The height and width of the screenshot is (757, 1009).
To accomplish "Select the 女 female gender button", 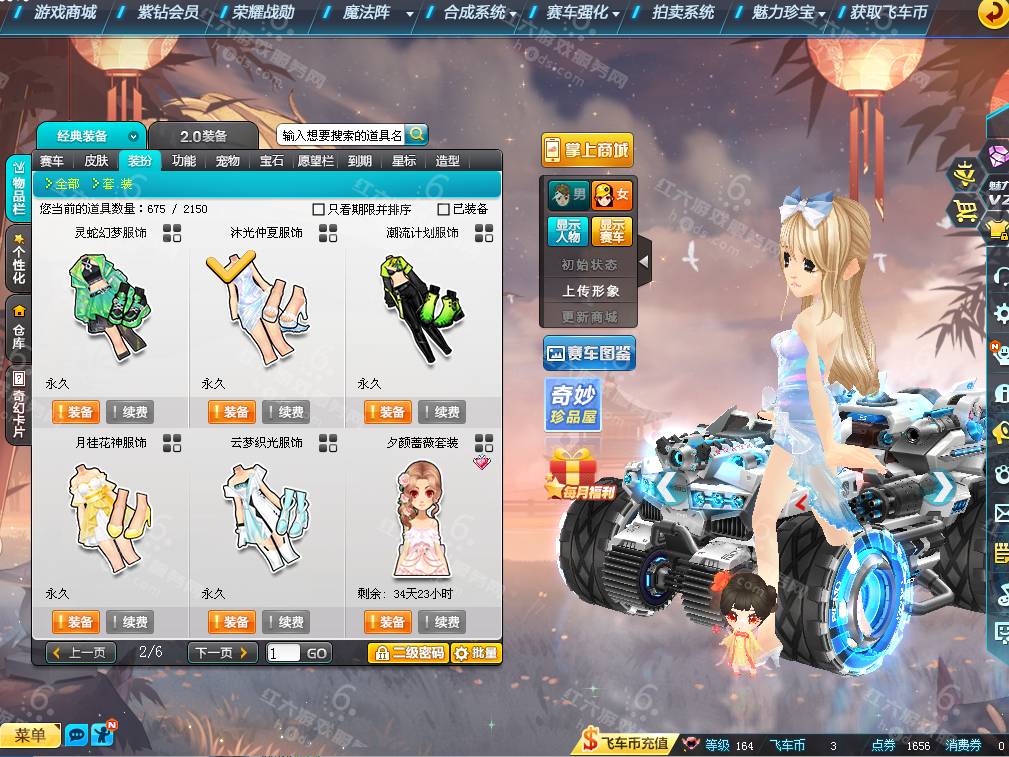I will pyautogui.click(x=612, y=195).
